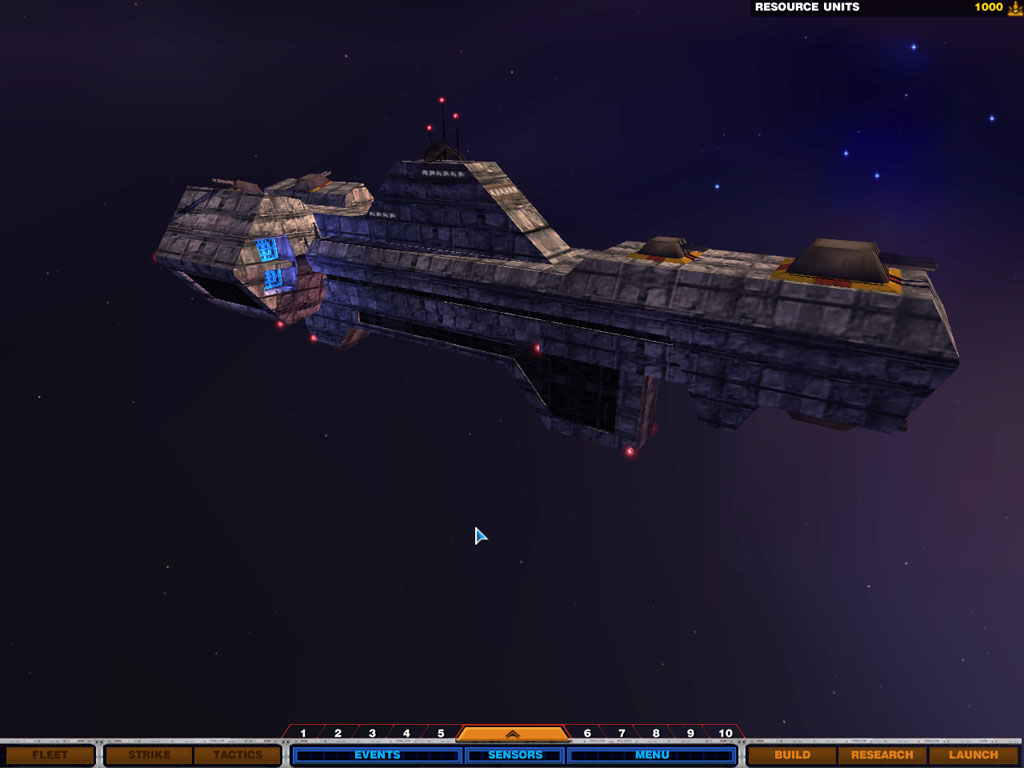
Task: Select control group 3
Action: pos(372,734)
